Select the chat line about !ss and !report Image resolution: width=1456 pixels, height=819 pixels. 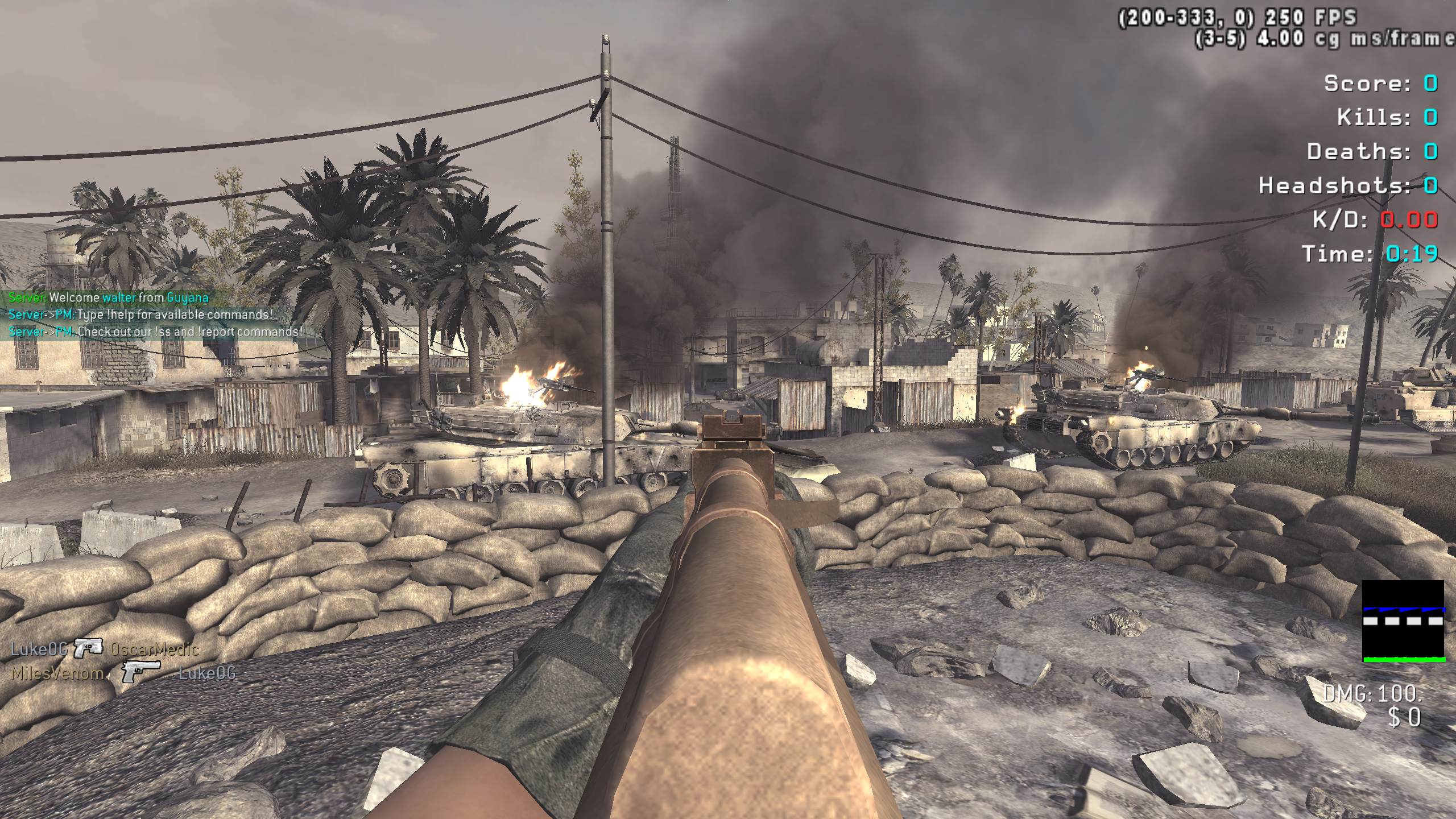tap(155, 332)
